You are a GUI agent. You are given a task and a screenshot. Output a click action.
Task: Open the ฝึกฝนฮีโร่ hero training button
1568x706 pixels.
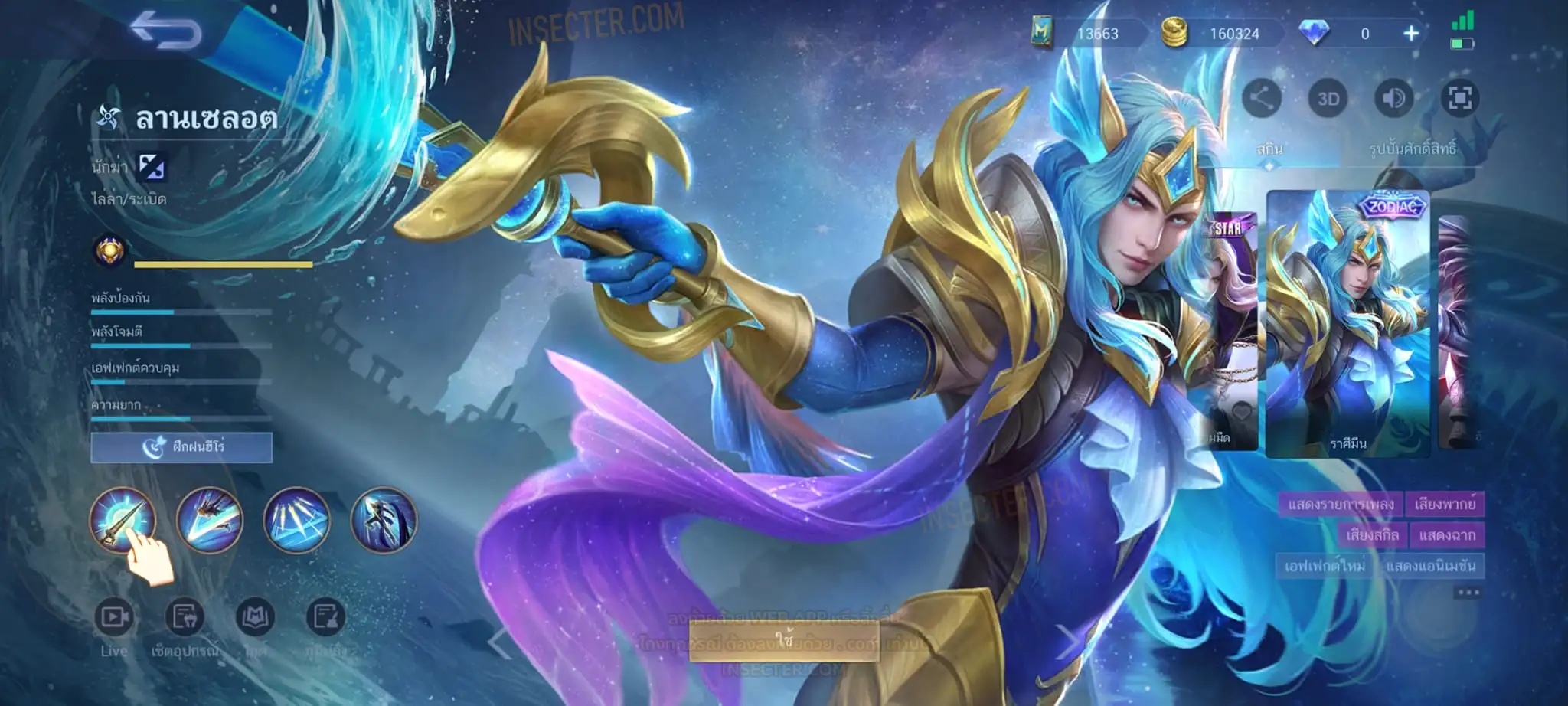click(x=181, y=447)
